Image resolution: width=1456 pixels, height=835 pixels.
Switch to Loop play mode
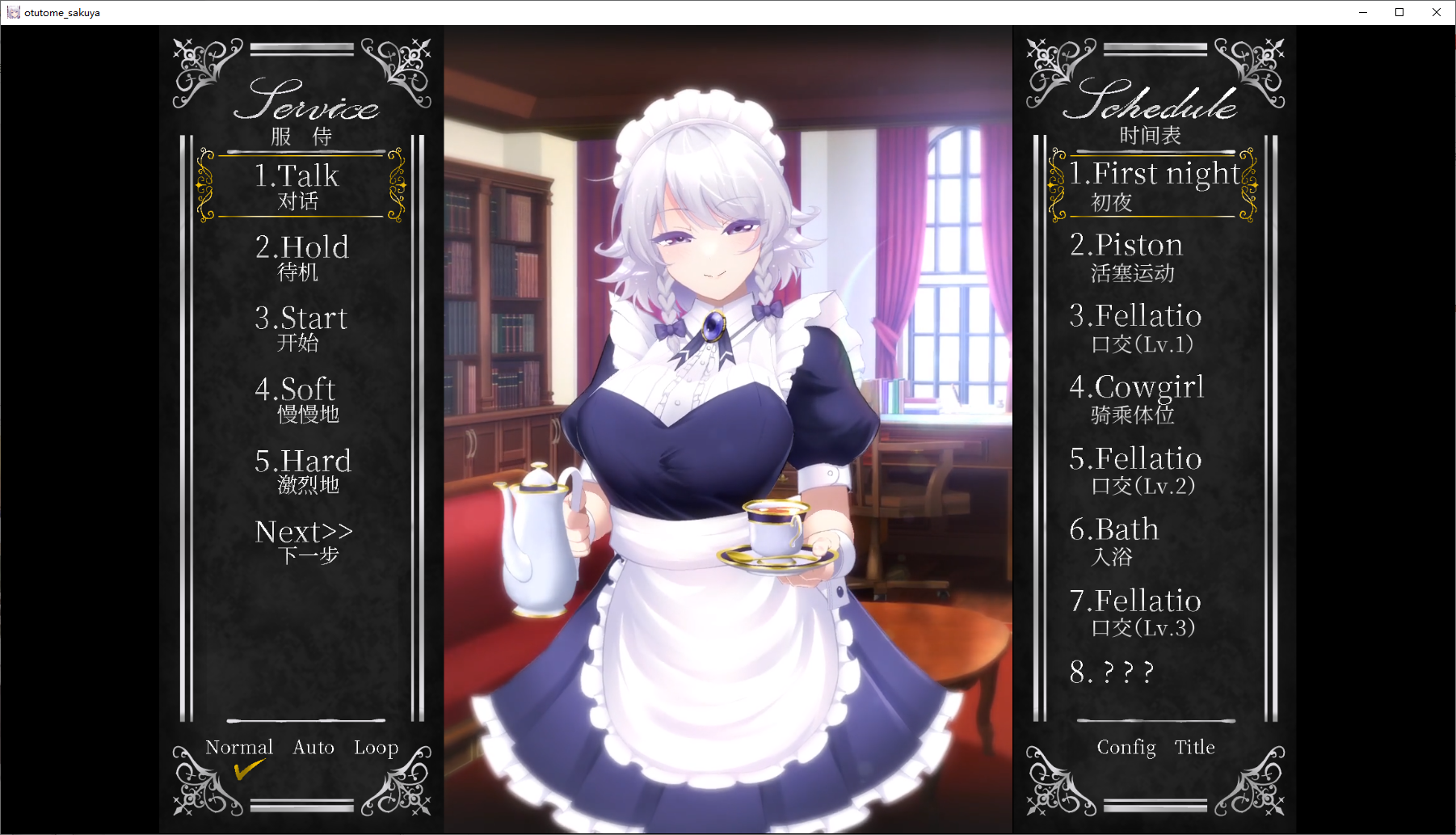376,748
